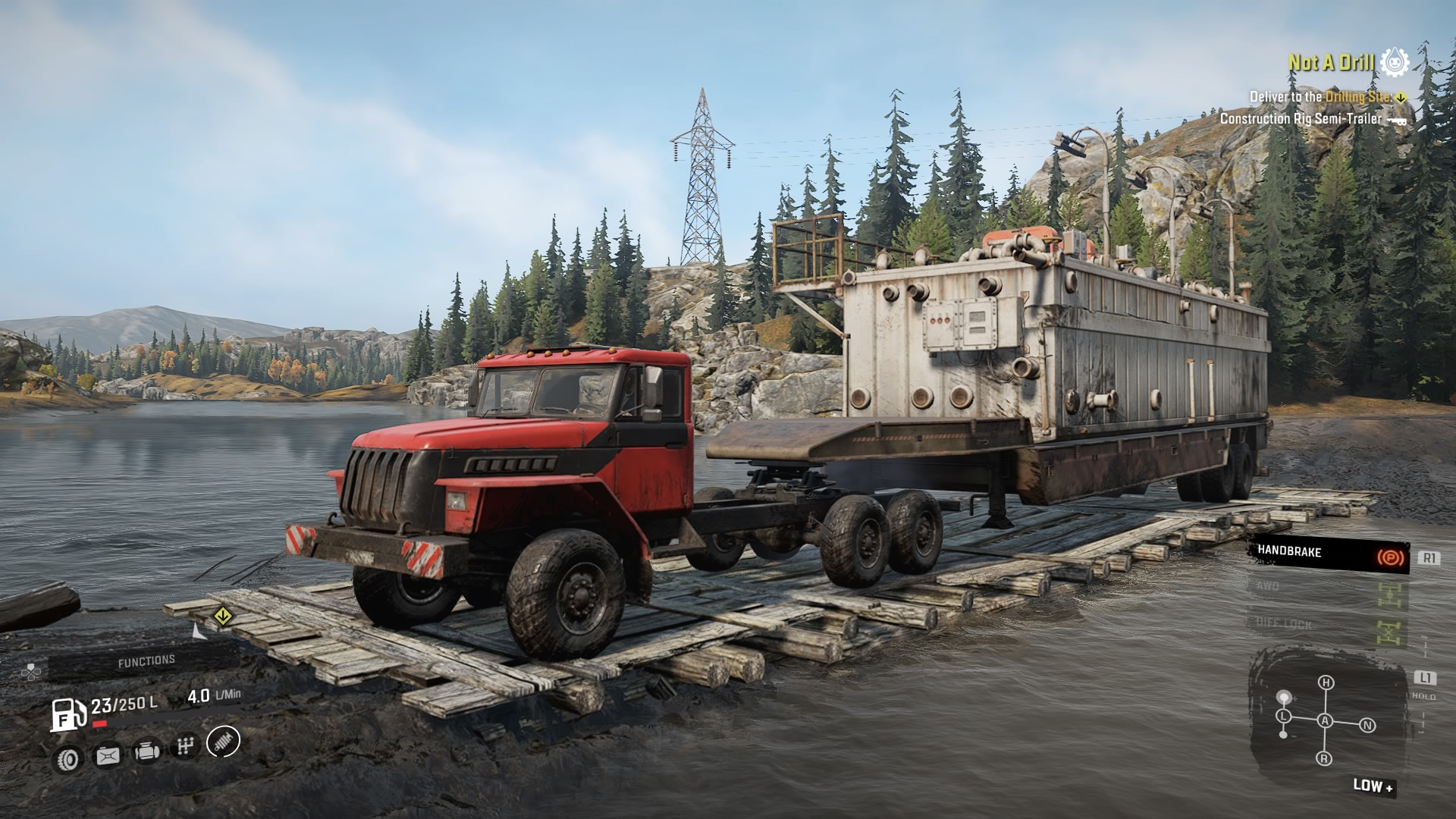Screen dimensions: 1456x819
Task: Select the gearbox damage status icon
Action: pos(184,747)
